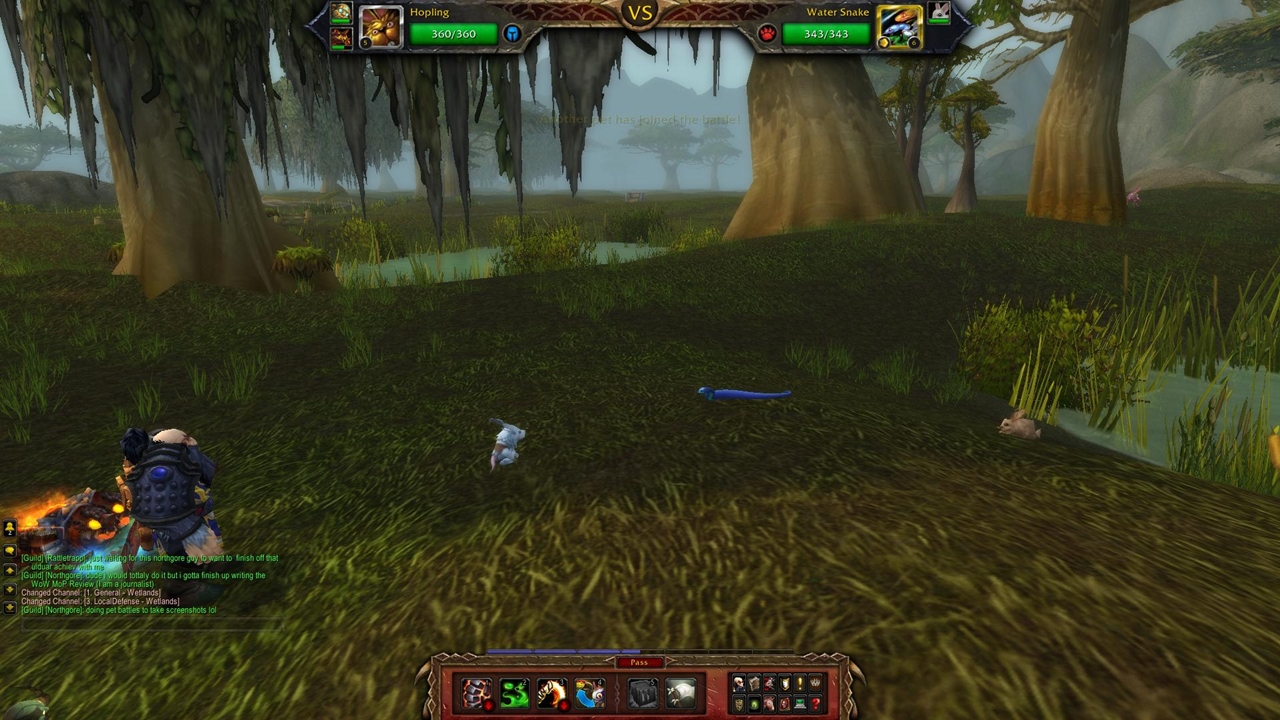1280x720 pixels.
Task: Select the swap pet button in slot 4
Action: [590, 693]
